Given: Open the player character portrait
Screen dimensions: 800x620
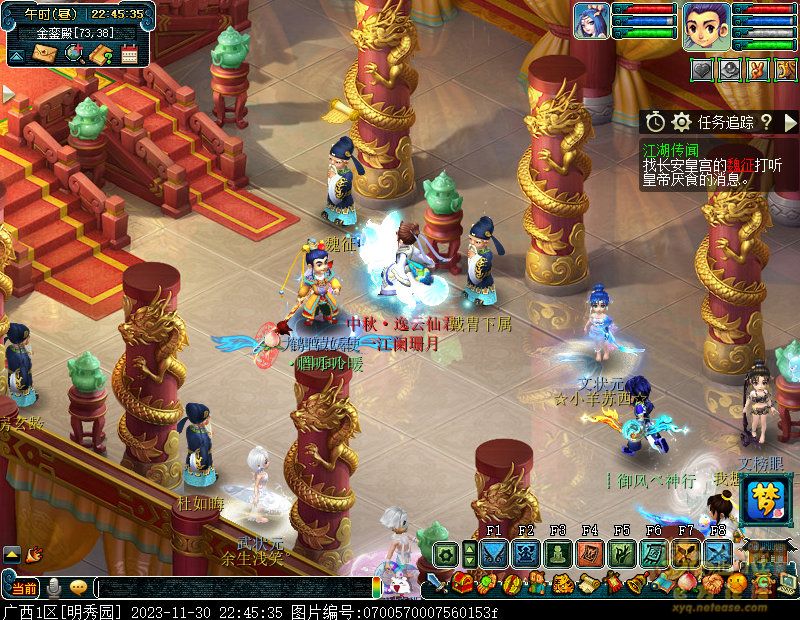Looking at the screenshot, I should tap(707, 25).
